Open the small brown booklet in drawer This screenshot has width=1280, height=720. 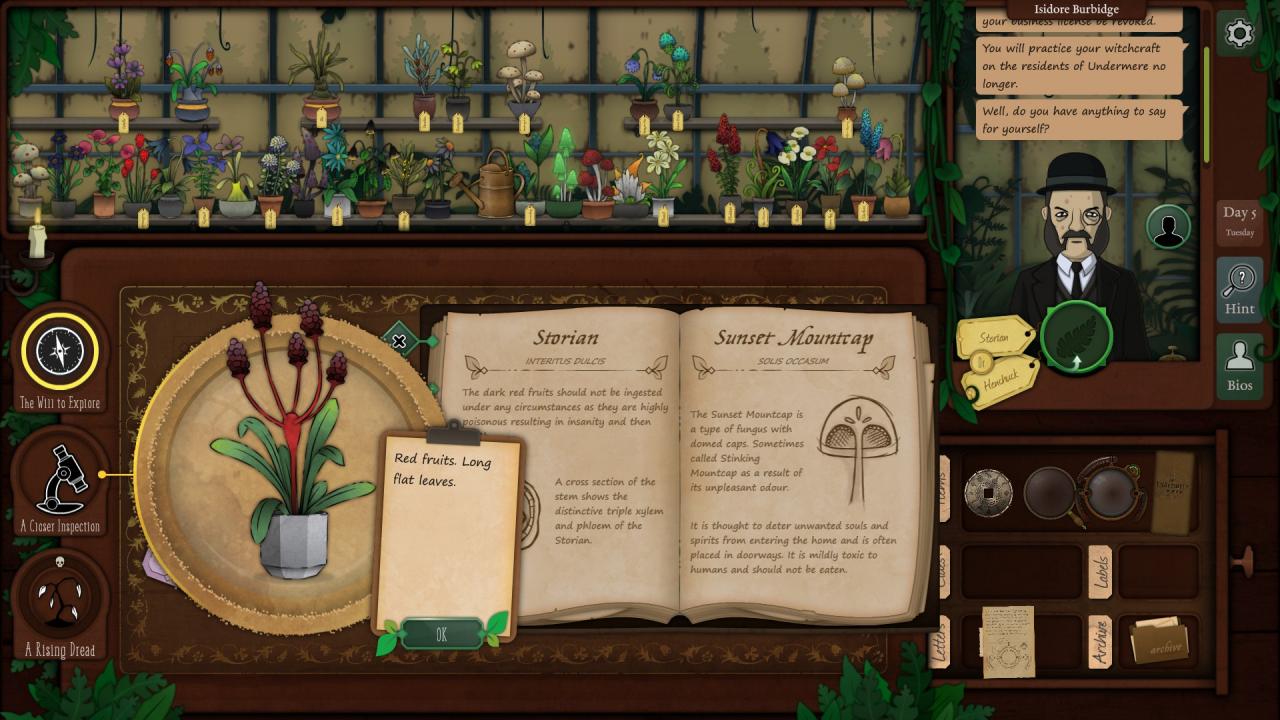click(1174, 490)
